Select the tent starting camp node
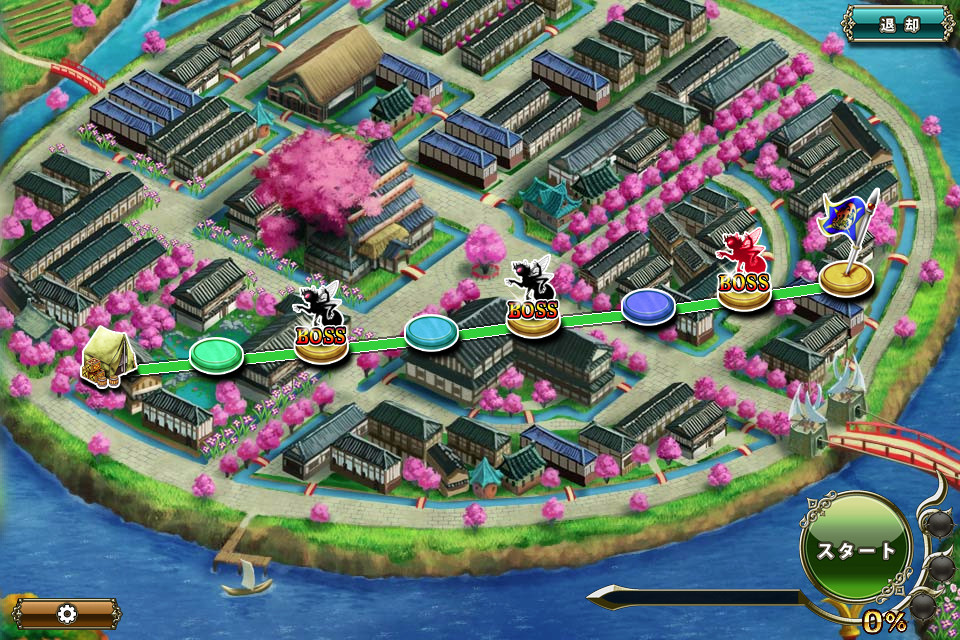The height and width of the screenshot is (640, 960). tap(104, 359)
